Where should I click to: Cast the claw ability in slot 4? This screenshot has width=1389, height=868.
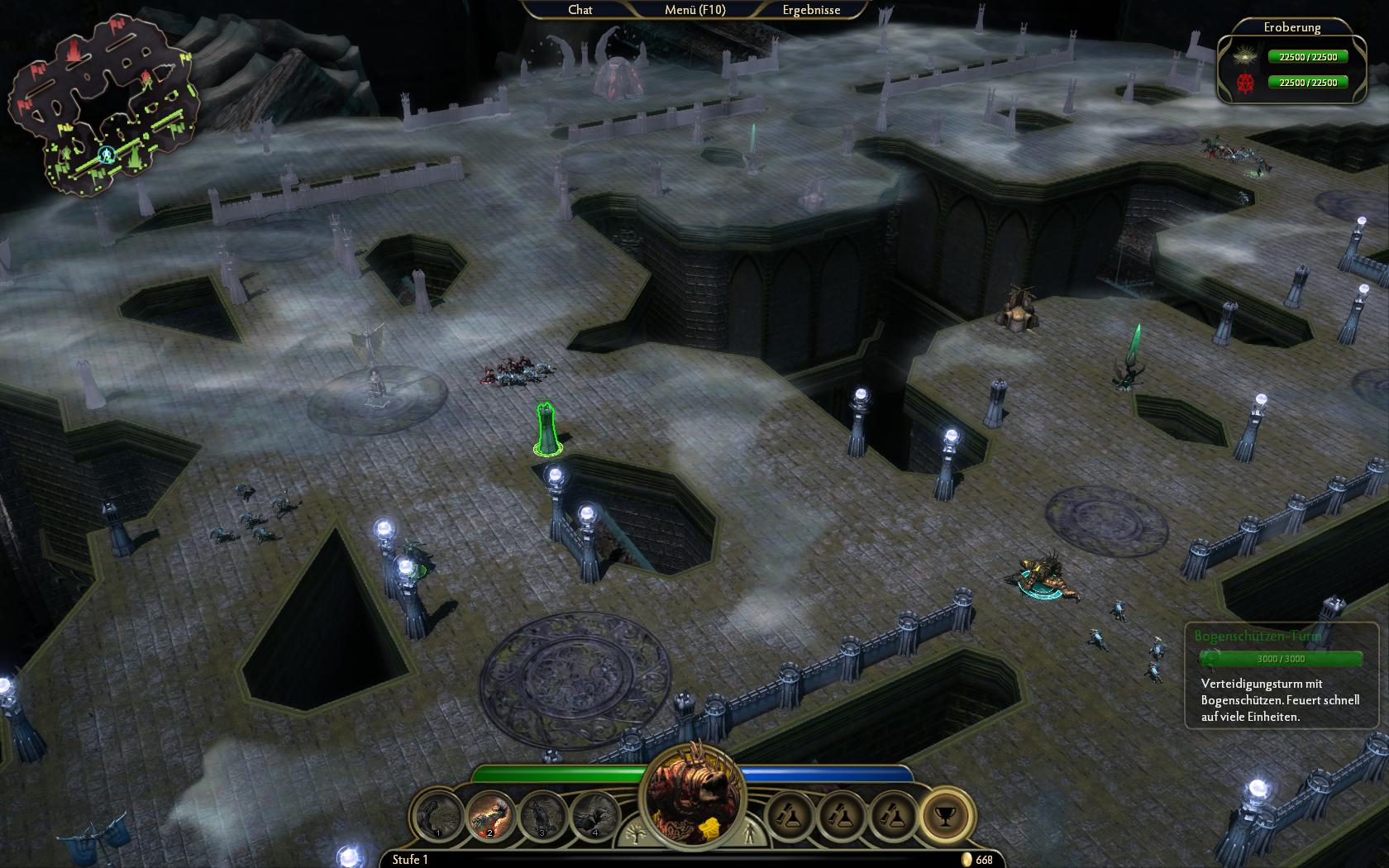pyautogui.click(x=595, y=815)
